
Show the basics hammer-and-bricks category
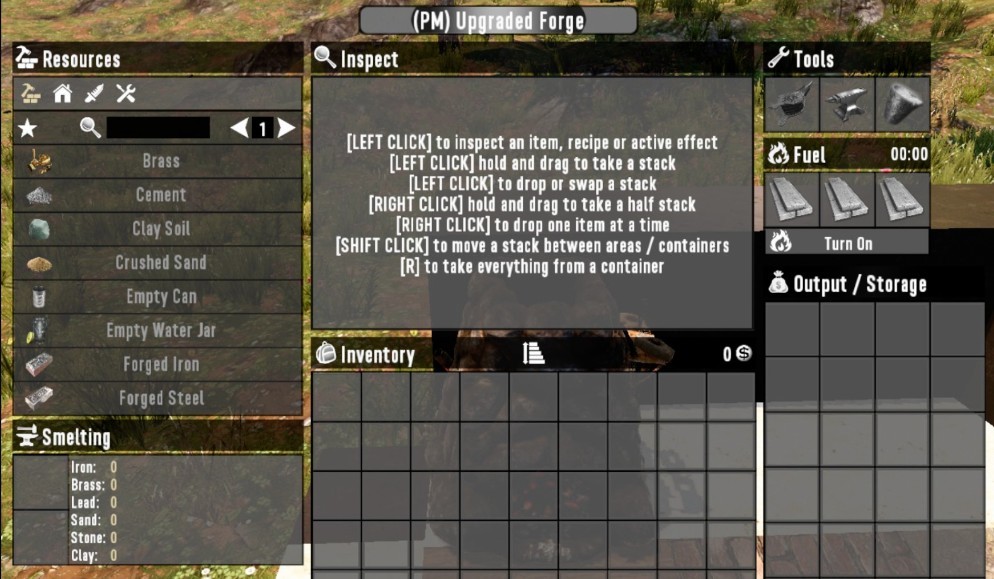coord(32,94)
